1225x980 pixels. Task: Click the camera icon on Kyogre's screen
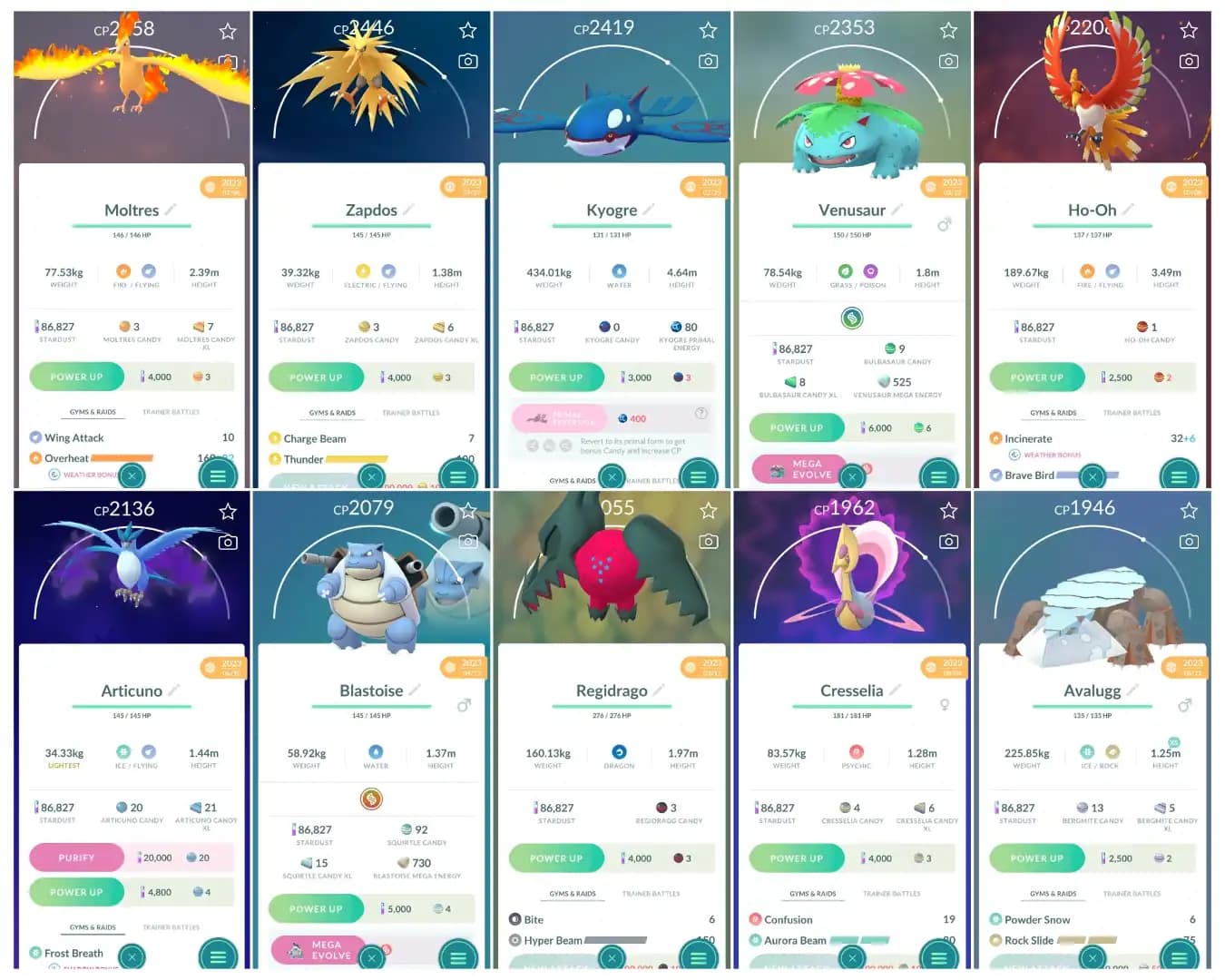coord(709,61)
